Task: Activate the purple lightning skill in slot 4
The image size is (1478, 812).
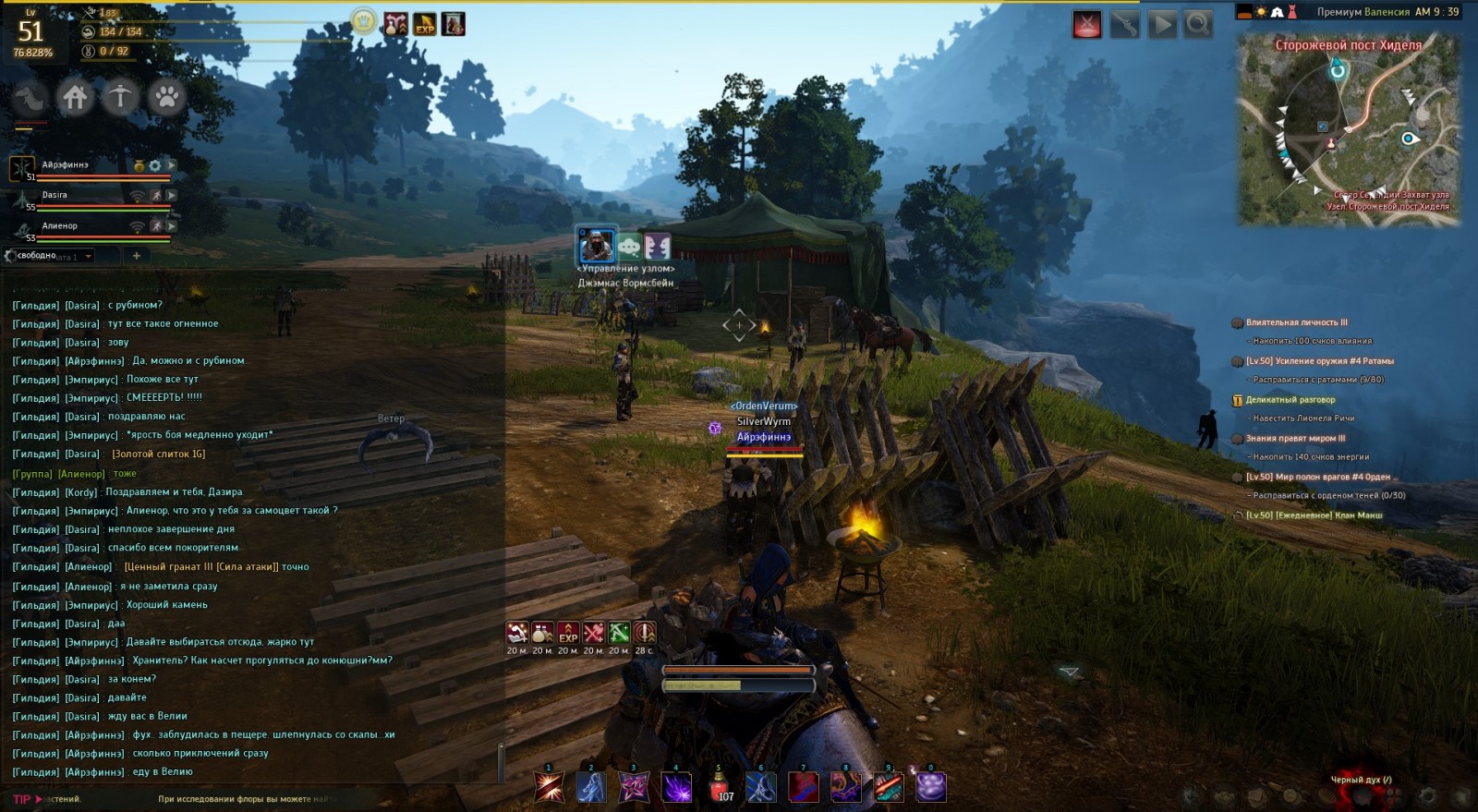Action: [676, 787]
